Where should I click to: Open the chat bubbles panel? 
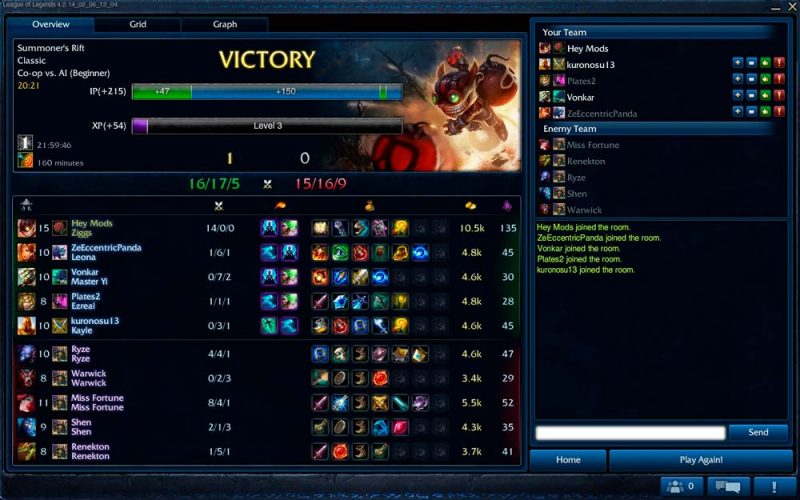pyautogui.click(x=728, y=486)
